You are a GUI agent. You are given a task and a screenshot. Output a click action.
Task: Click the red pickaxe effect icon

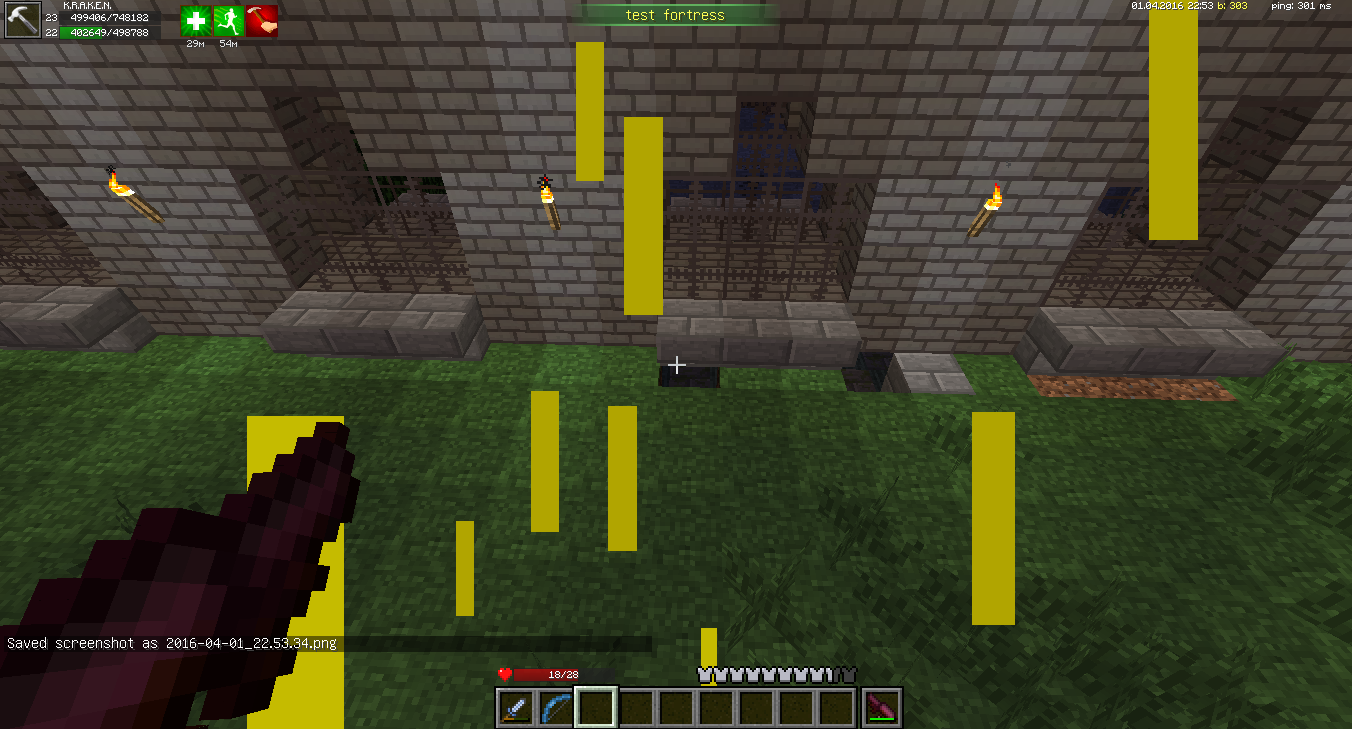coord(262,21)
